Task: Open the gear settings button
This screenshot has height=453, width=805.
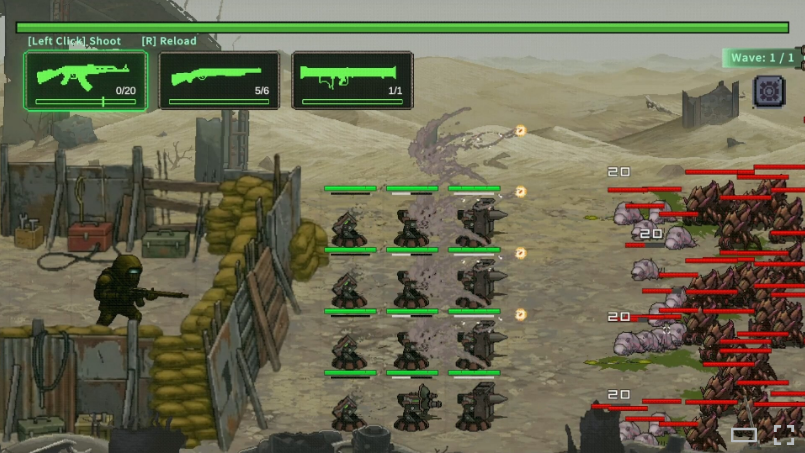Action: coord(768,91)
